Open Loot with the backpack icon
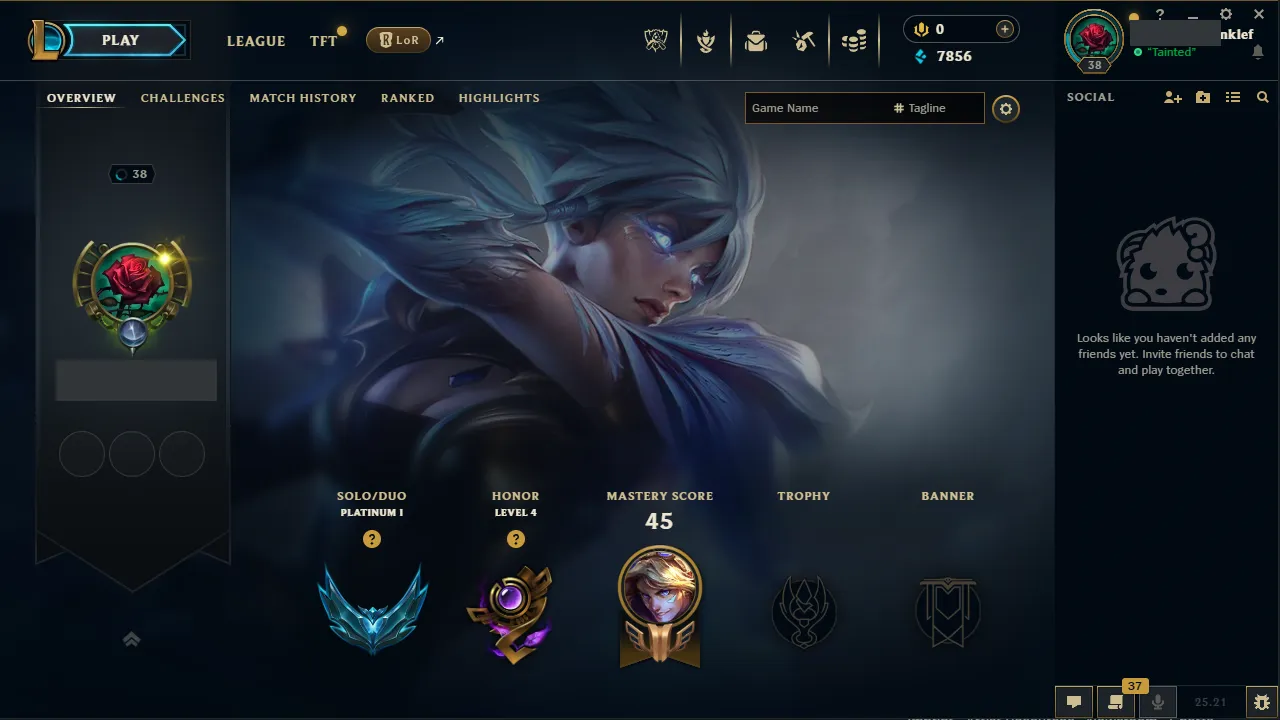The width and height of the screenshot is (1280, 720). pos(755,40)
